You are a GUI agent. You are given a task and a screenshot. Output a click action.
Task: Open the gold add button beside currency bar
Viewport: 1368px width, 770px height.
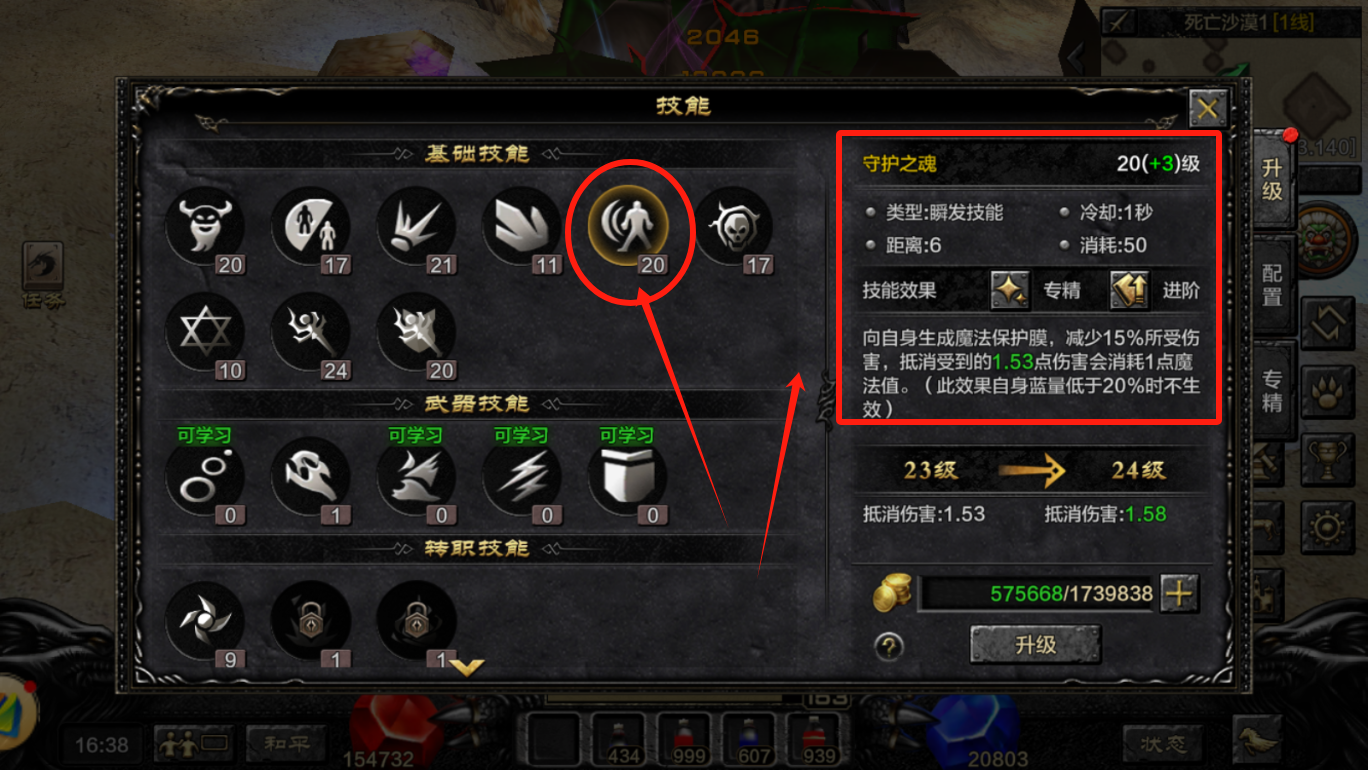pos(1180,593)
